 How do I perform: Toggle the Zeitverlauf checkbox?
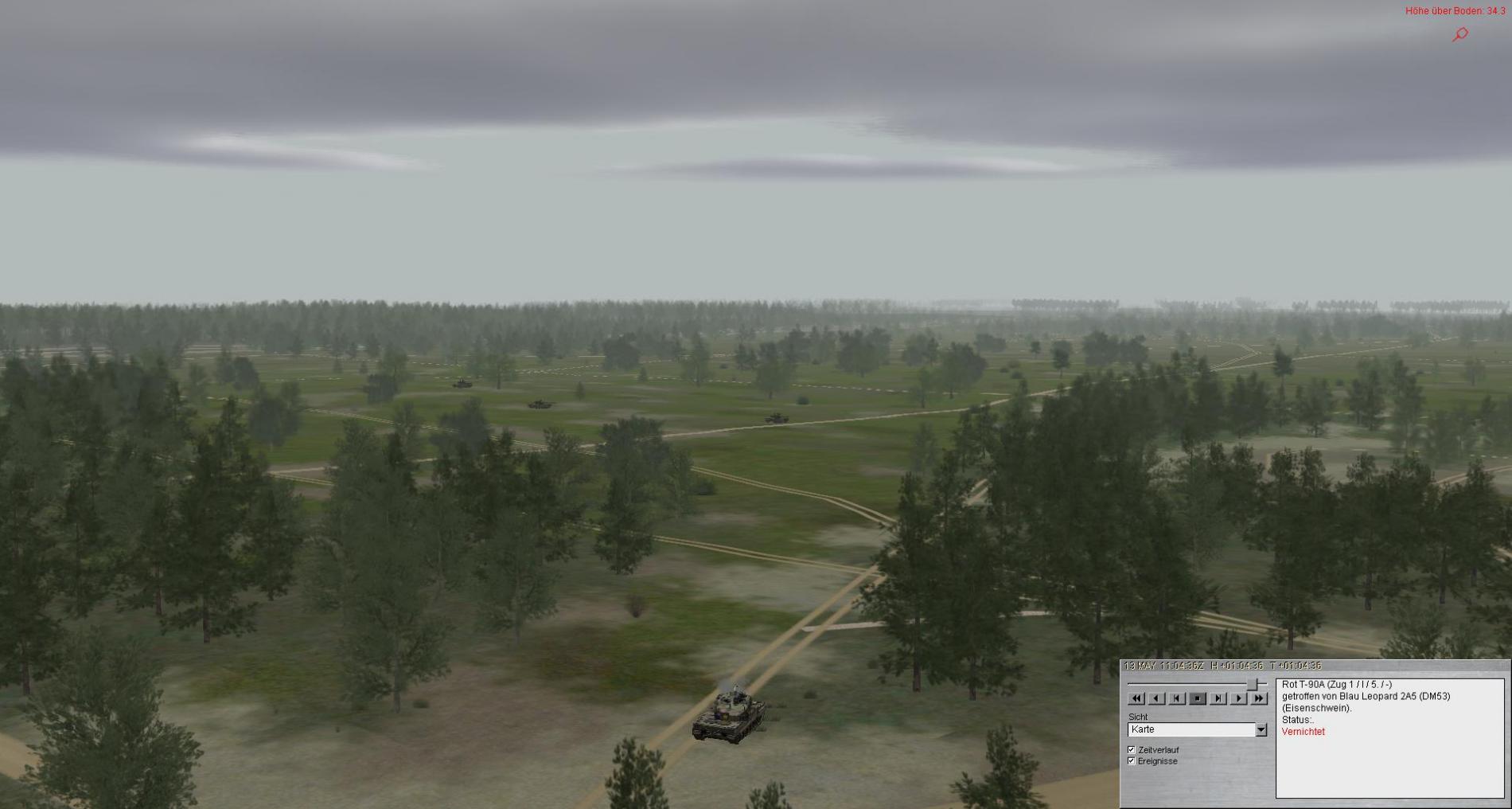(x=1132, y=750)
